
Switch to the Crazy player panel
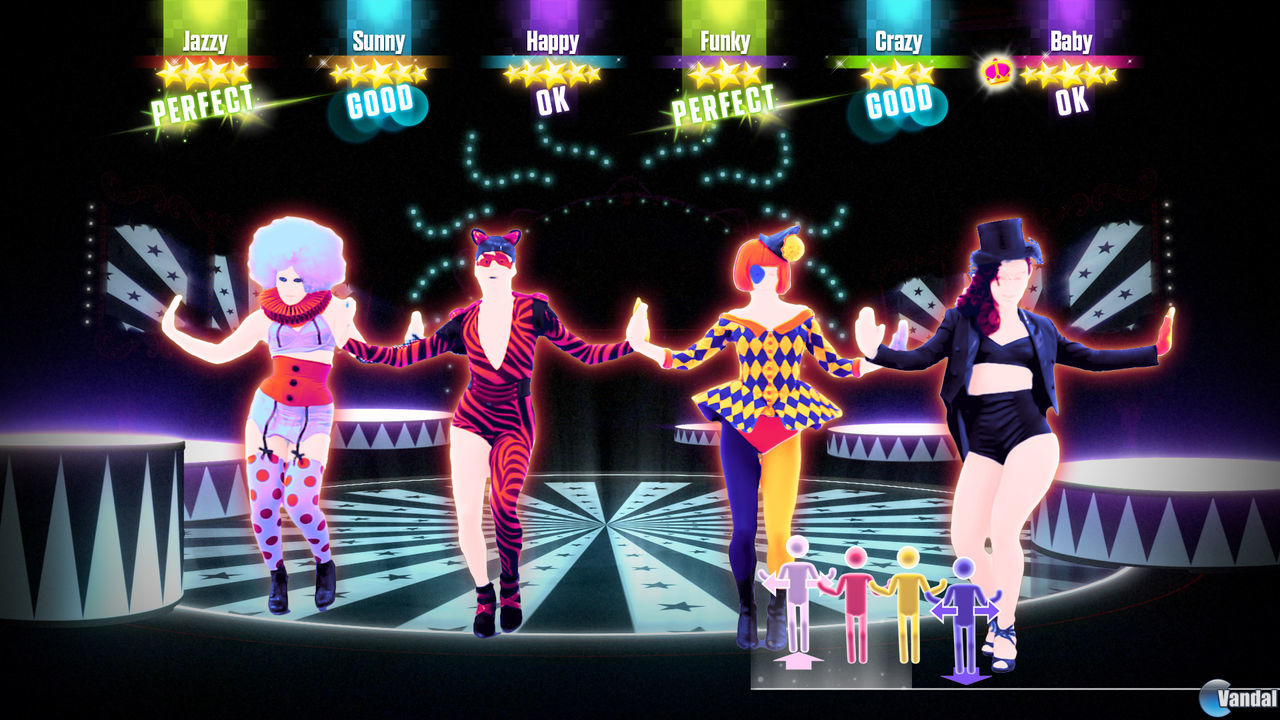pos(900,42)
